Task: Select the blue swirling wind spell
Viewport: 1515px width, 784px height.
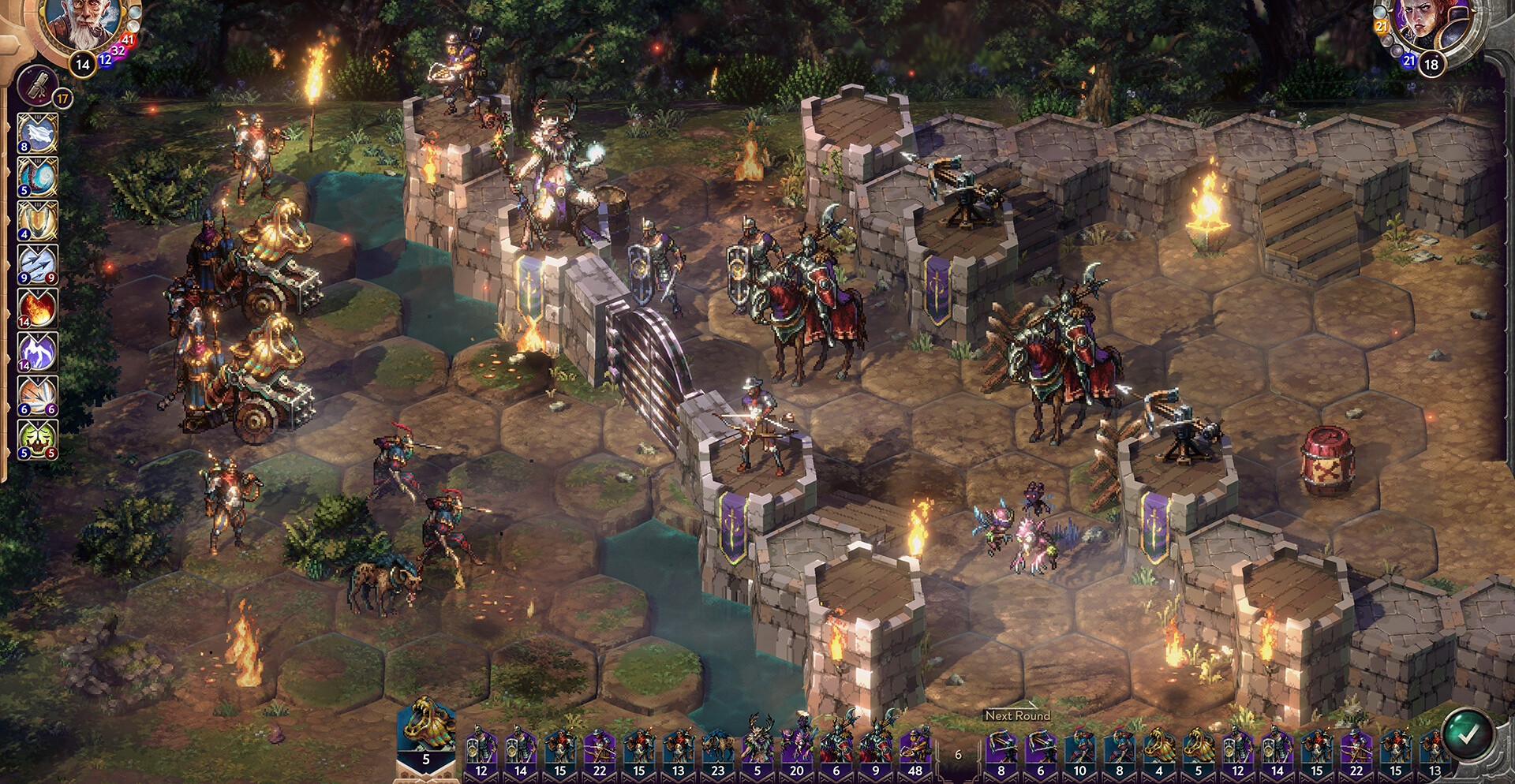Action: coord(37,177)
